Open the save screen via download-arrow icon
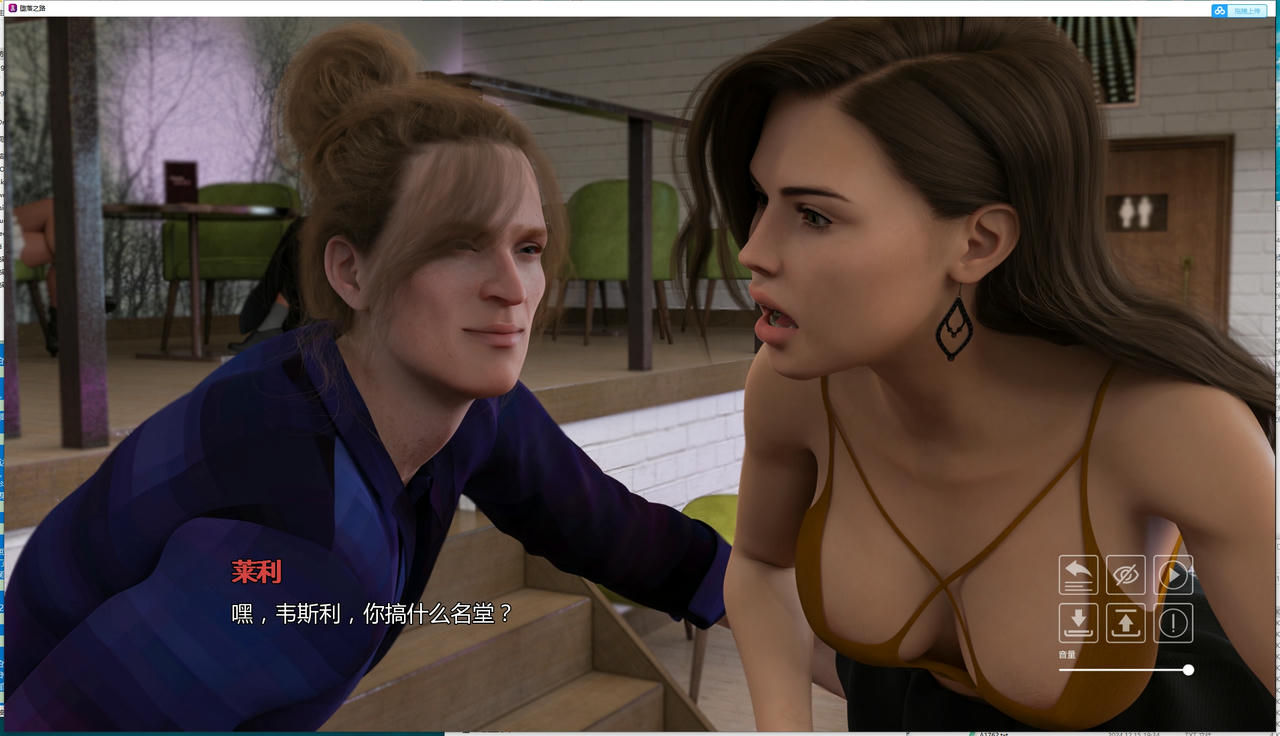 click(x=1078, y=623)
